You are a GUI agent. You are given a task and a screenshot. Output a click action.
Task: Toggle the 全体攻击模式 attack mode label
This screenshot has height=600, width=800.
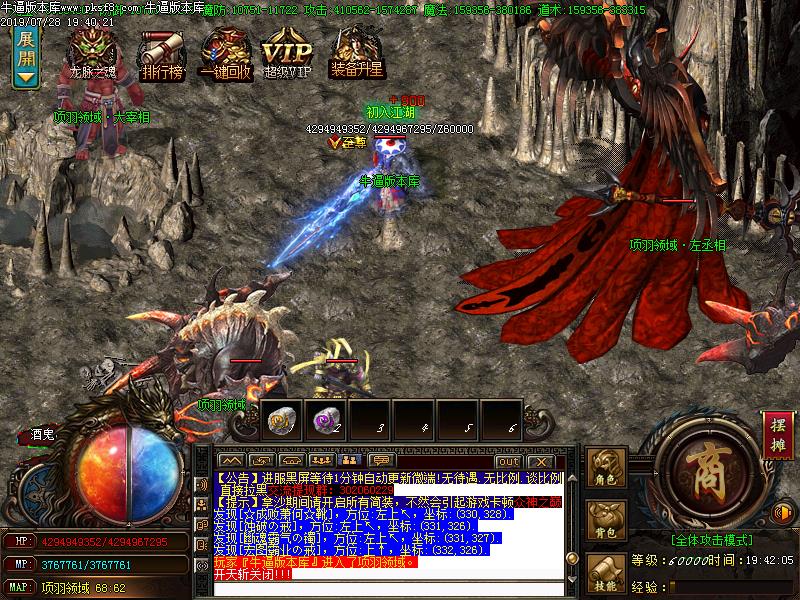click(712, 539)
